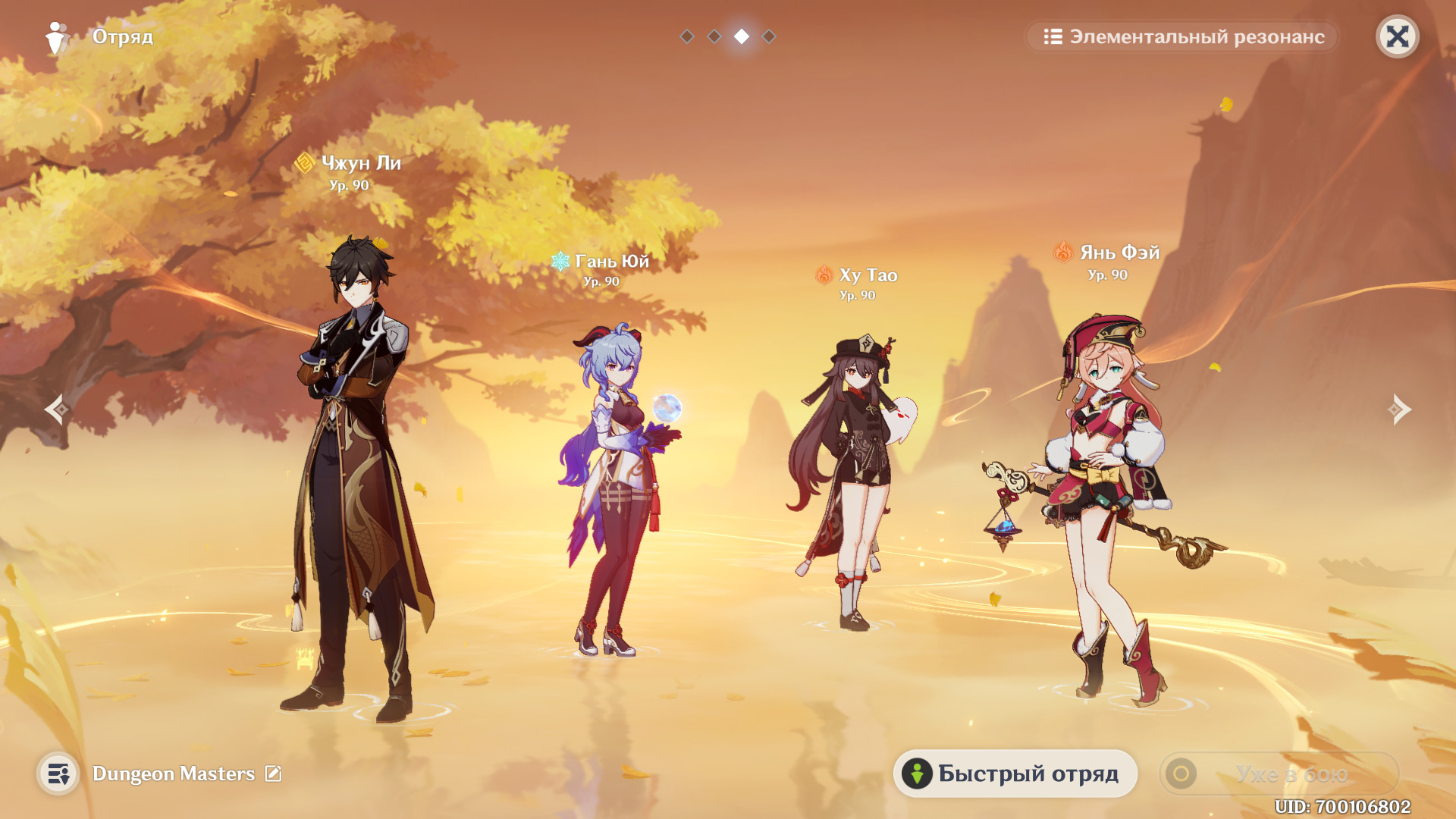Jump to the first party page dot

(x=687, y=36)
